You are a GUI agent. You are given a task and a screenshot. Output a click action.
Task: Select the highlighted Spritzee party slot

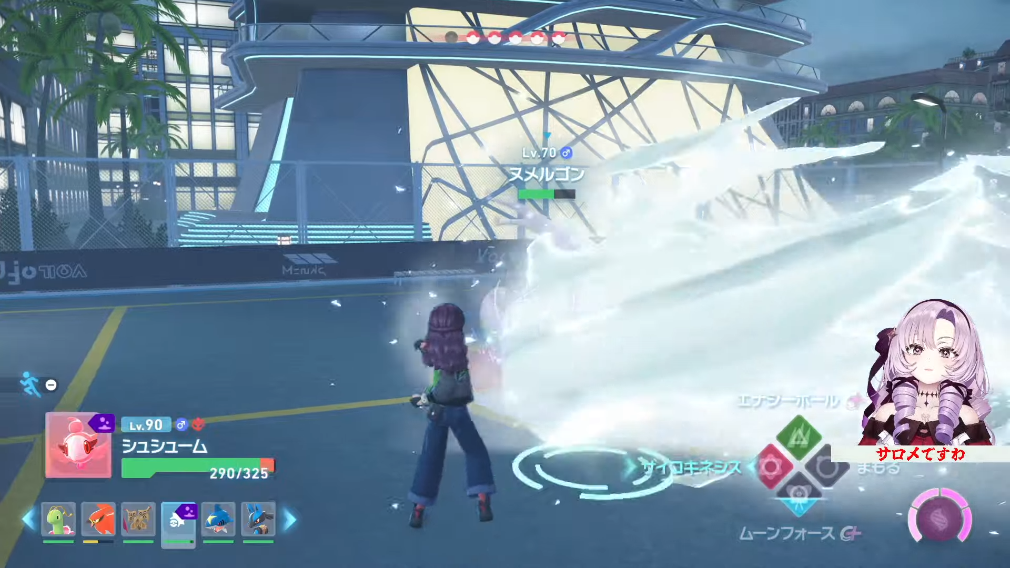click(x=178, y=520)
